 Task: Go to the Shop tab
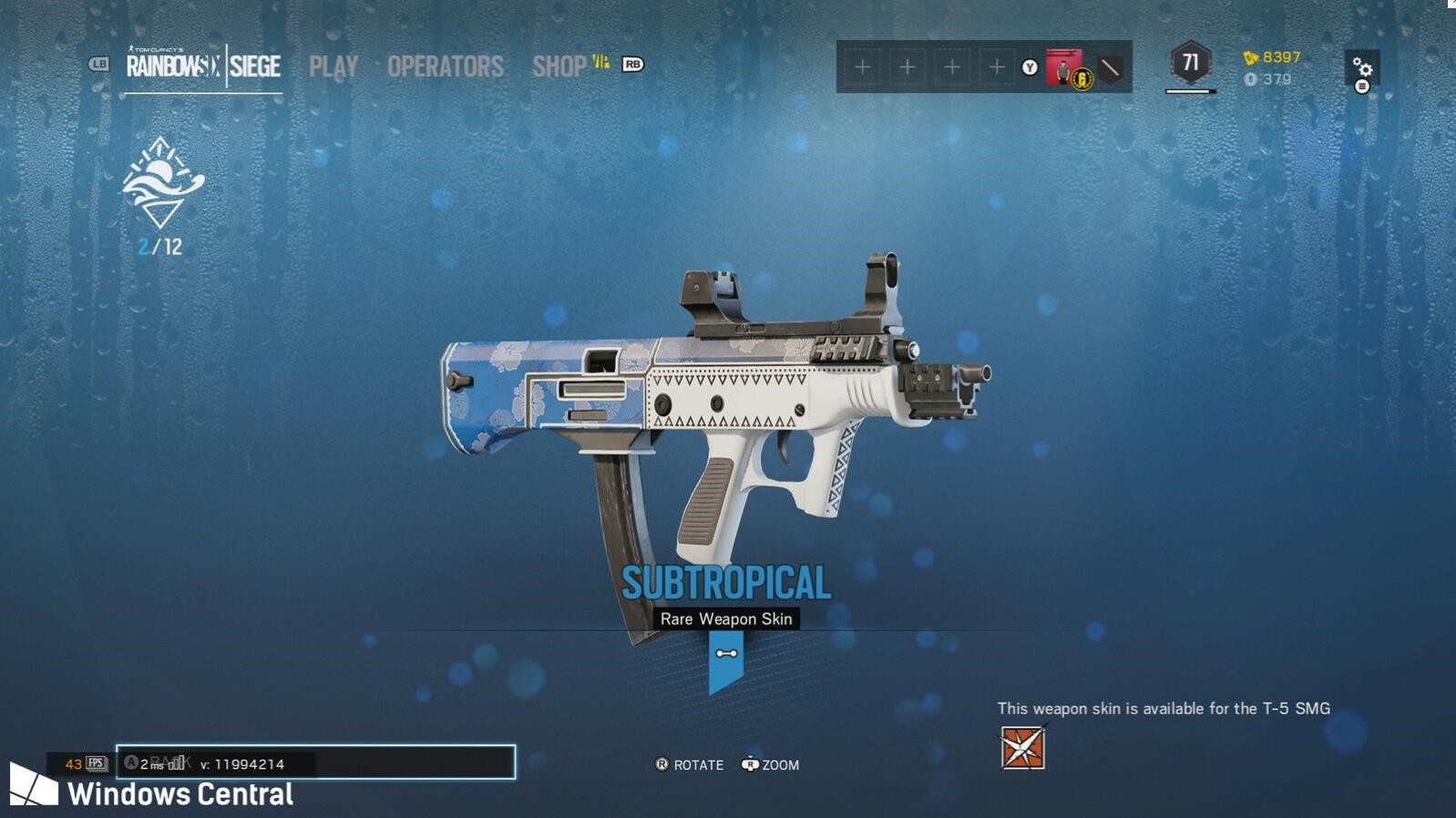pos(559,66)
